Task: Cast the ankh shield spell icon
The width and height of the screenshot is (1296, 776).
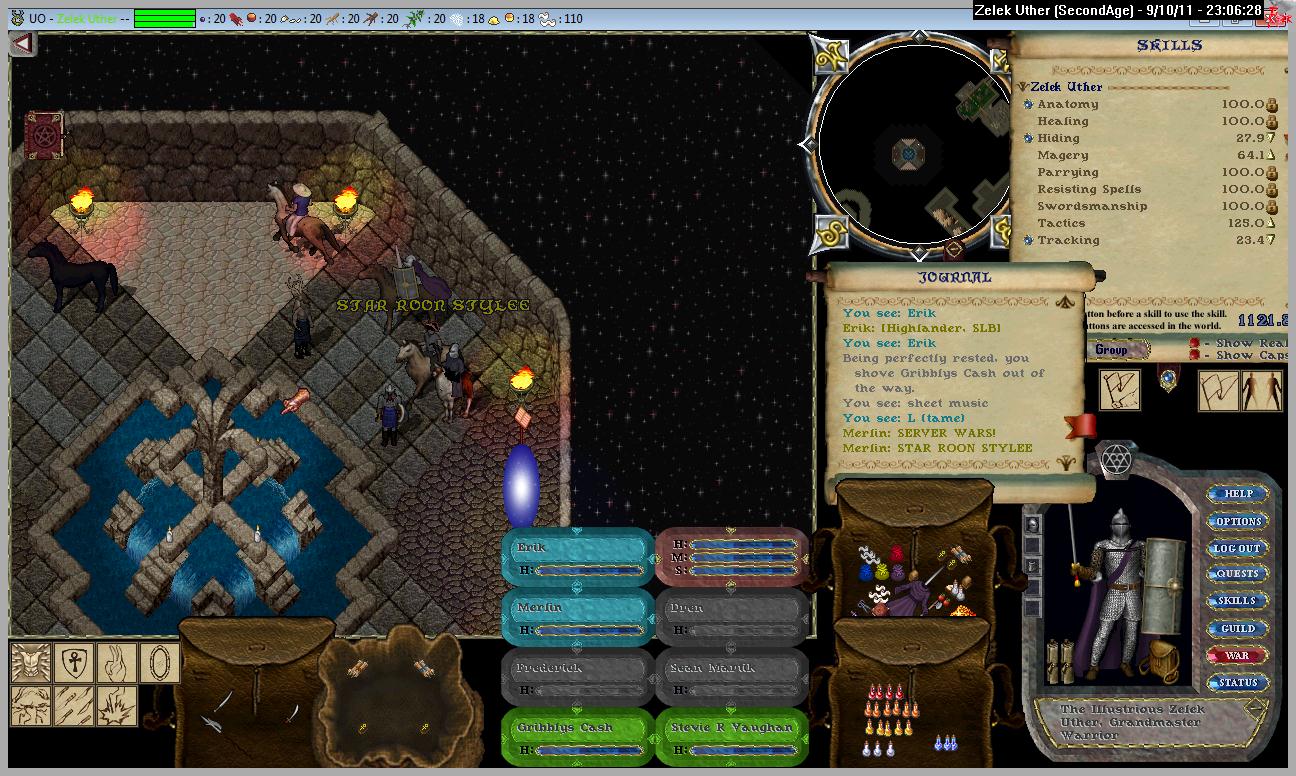Action: tap(75, 662)
